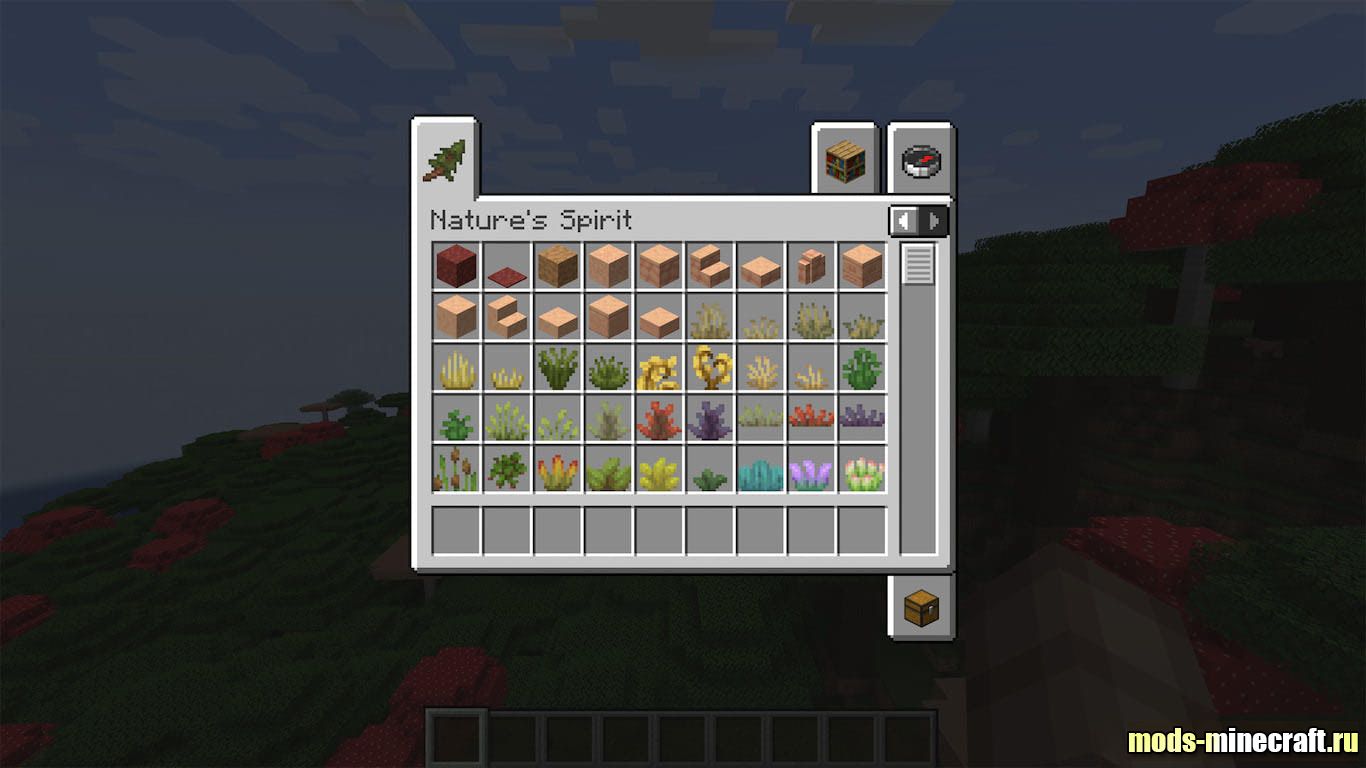Screen dimensions: 1366x768
Task: Click the item list scrollbar handle
Action: click(918, 265)
